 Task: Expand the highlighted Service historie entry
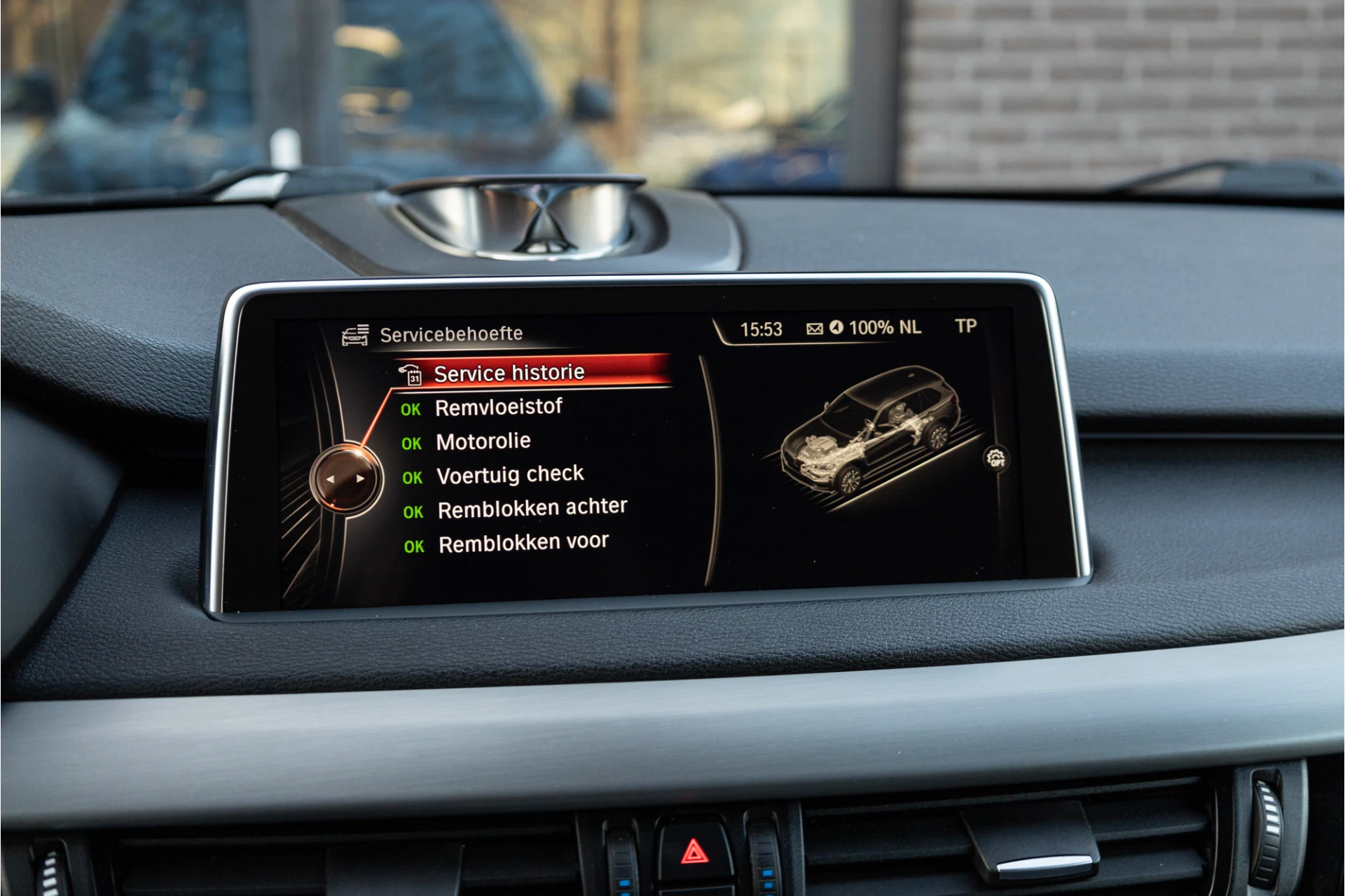coord(509,372)
